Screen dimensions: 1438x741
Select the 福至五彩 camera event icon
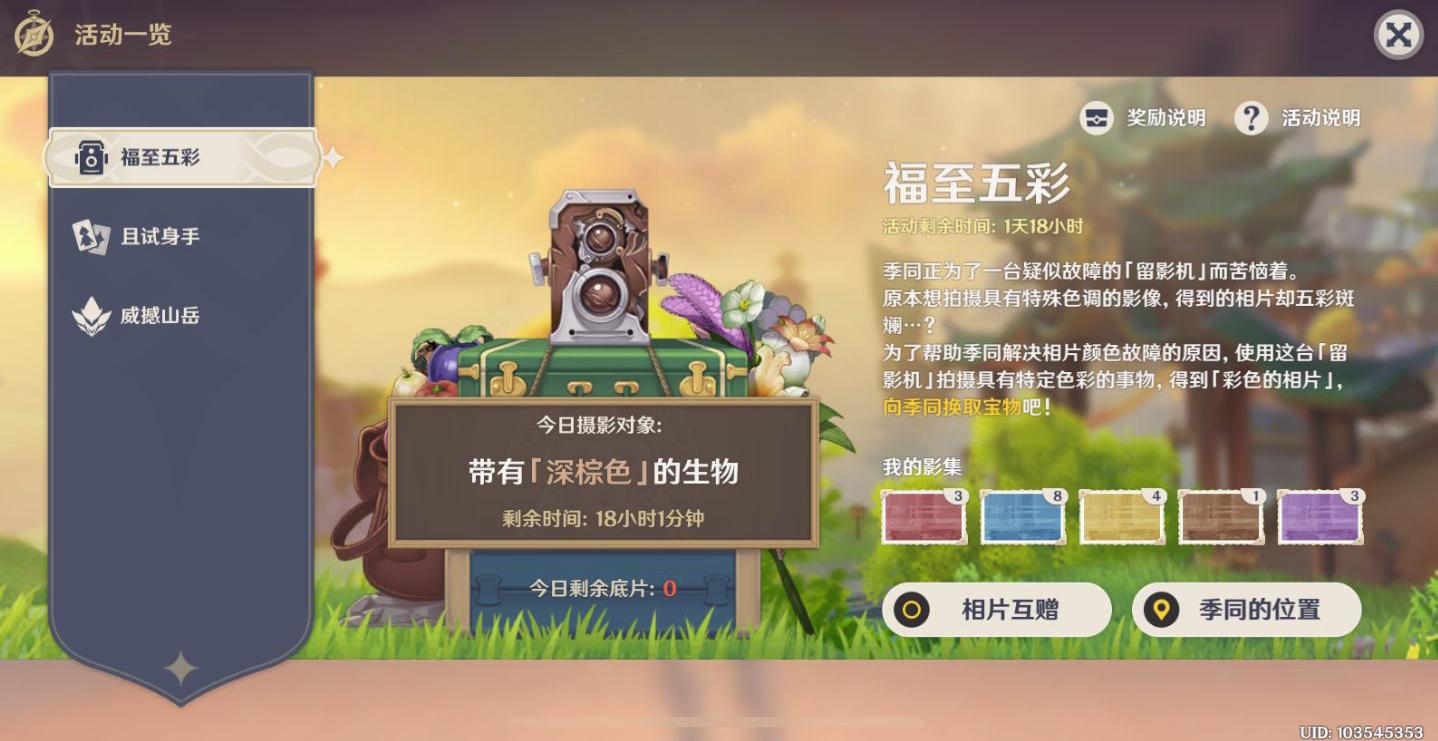pos(90,156)
